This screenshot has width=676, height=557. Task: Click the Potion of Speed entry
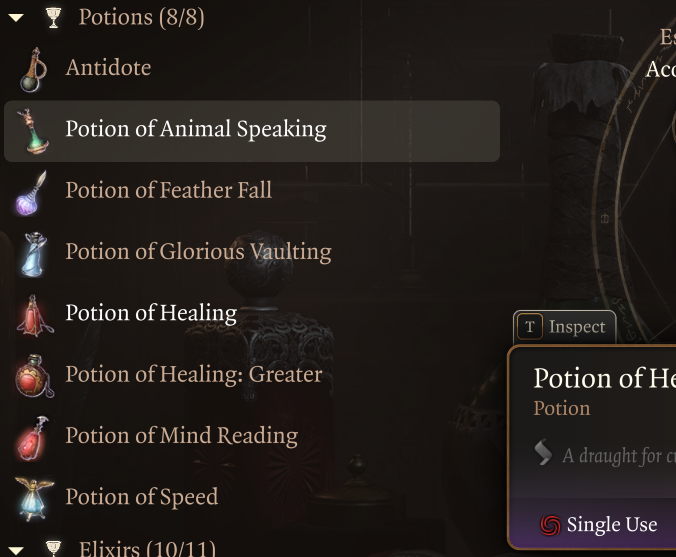click(141, 497)
